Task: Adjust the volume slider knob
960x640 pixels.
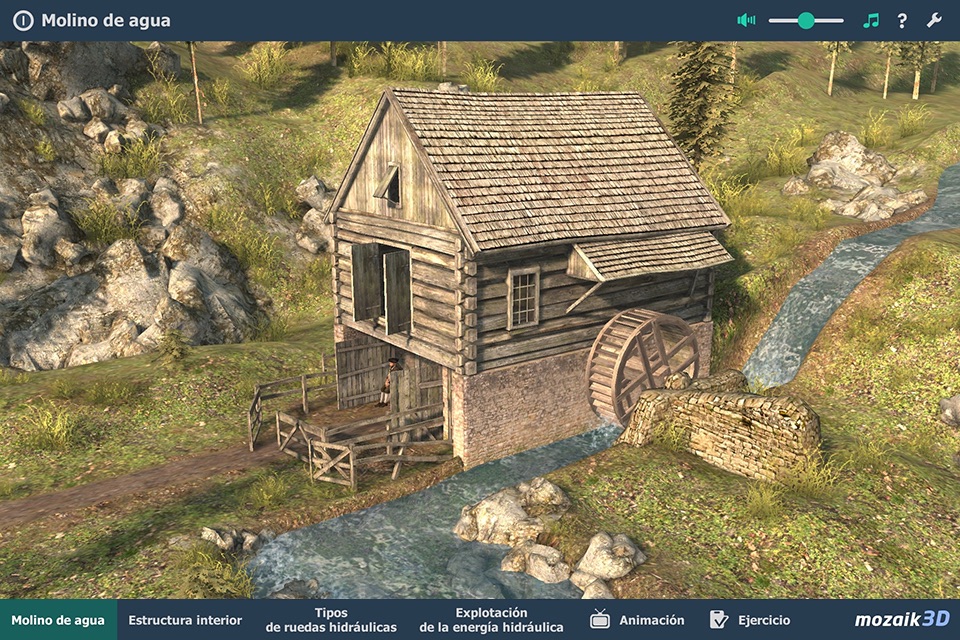Action: click(806, 20)
